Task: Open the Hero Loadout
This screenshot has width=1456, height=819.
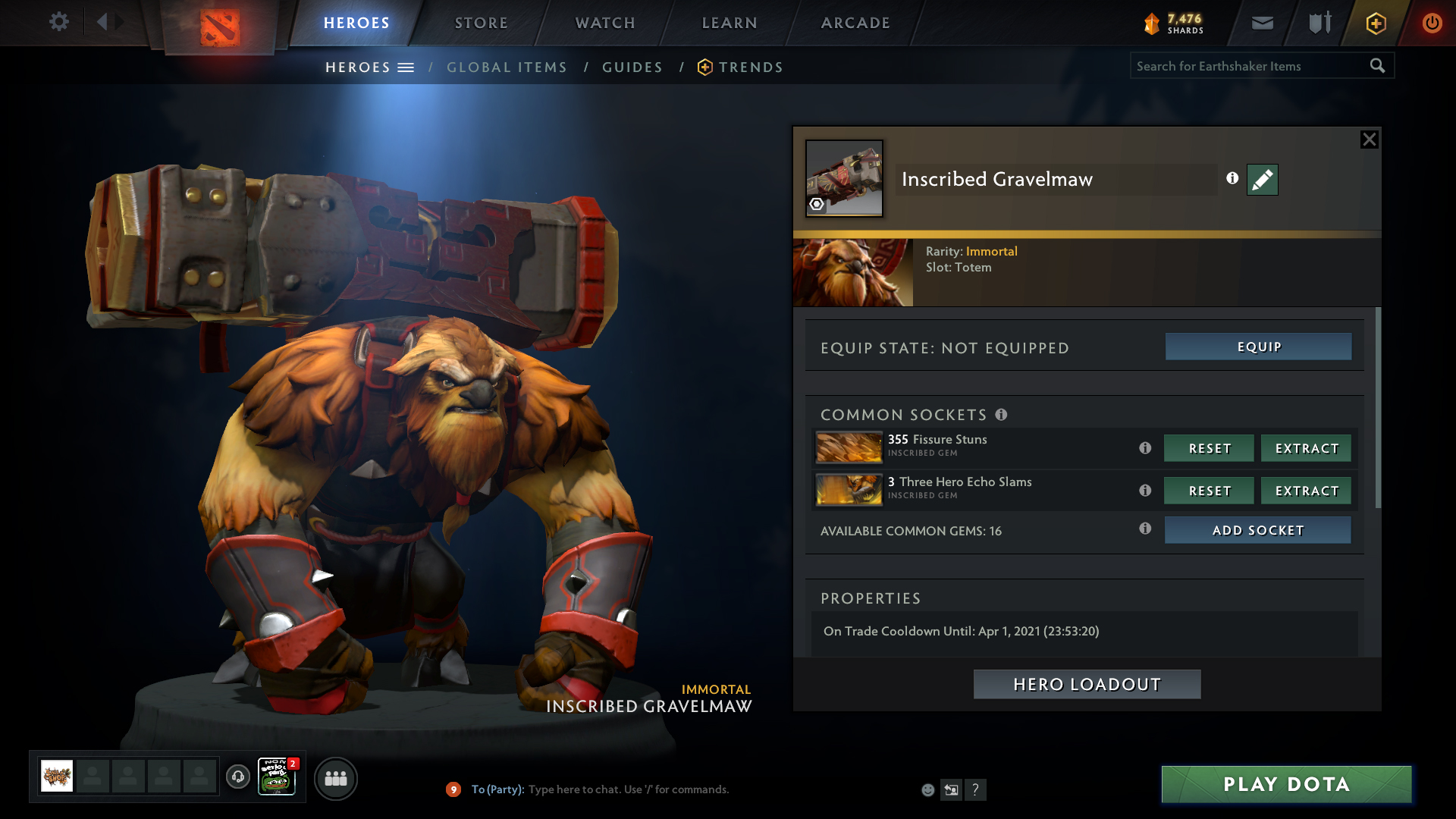Action: pyautogui.click(x=1087, y=684)
